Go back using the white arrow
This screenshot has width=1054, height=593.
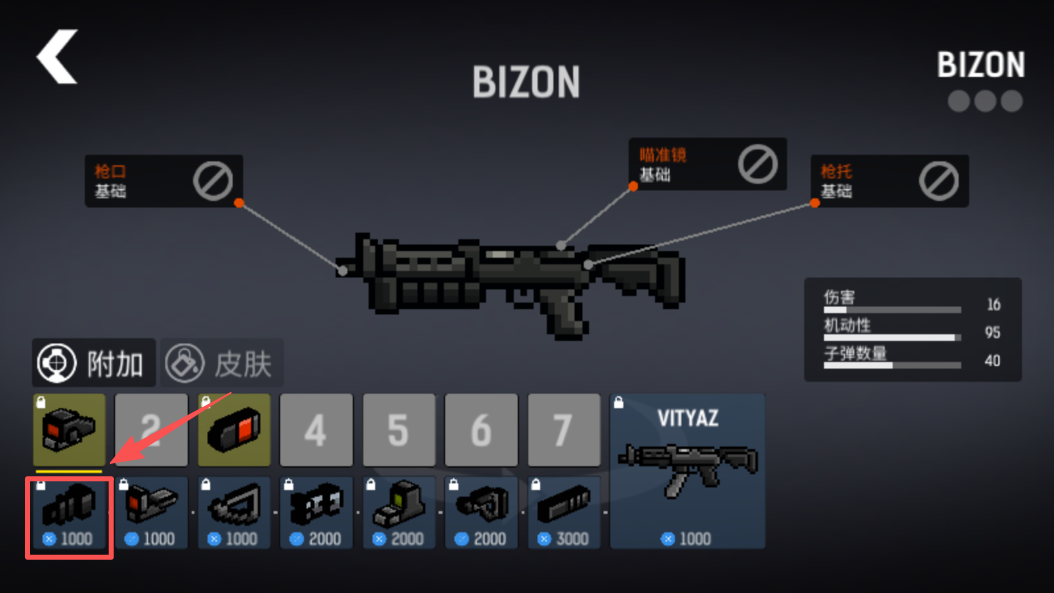pyautogui.click(x=57, y=56)
